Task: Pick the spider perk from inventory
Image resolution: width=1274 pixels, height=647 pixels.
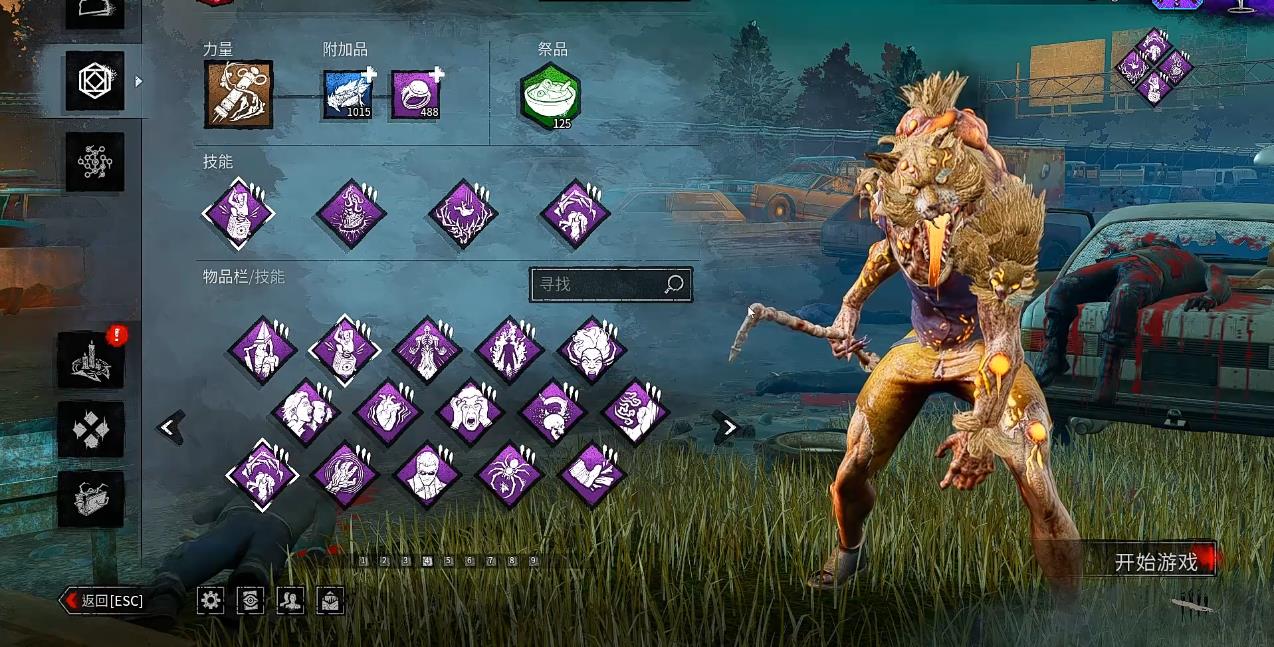Action: tap(510, 474)
